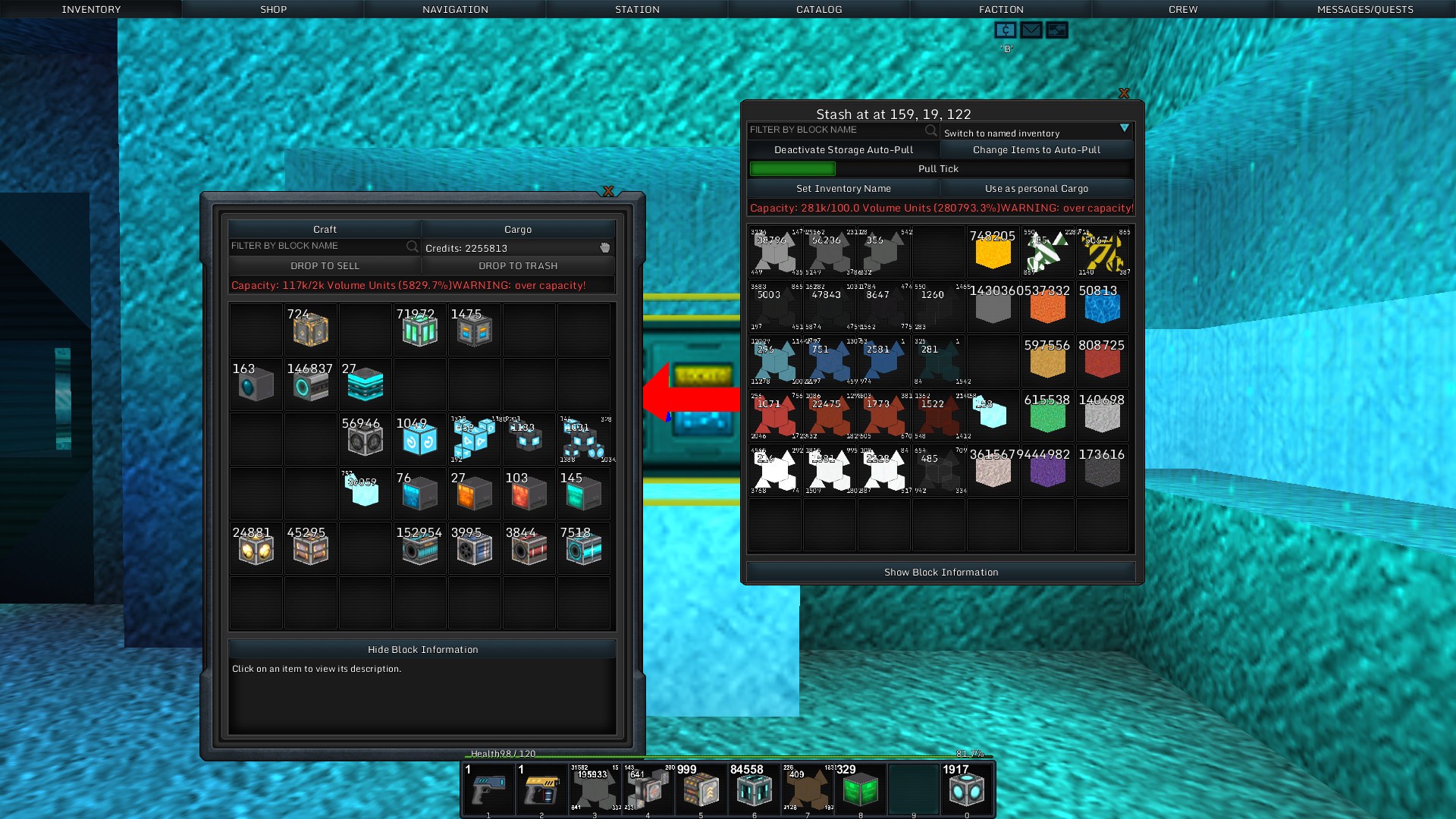The image size is (1456, 819).
Task: Switch to the Navigation tab
Action: 455,9
